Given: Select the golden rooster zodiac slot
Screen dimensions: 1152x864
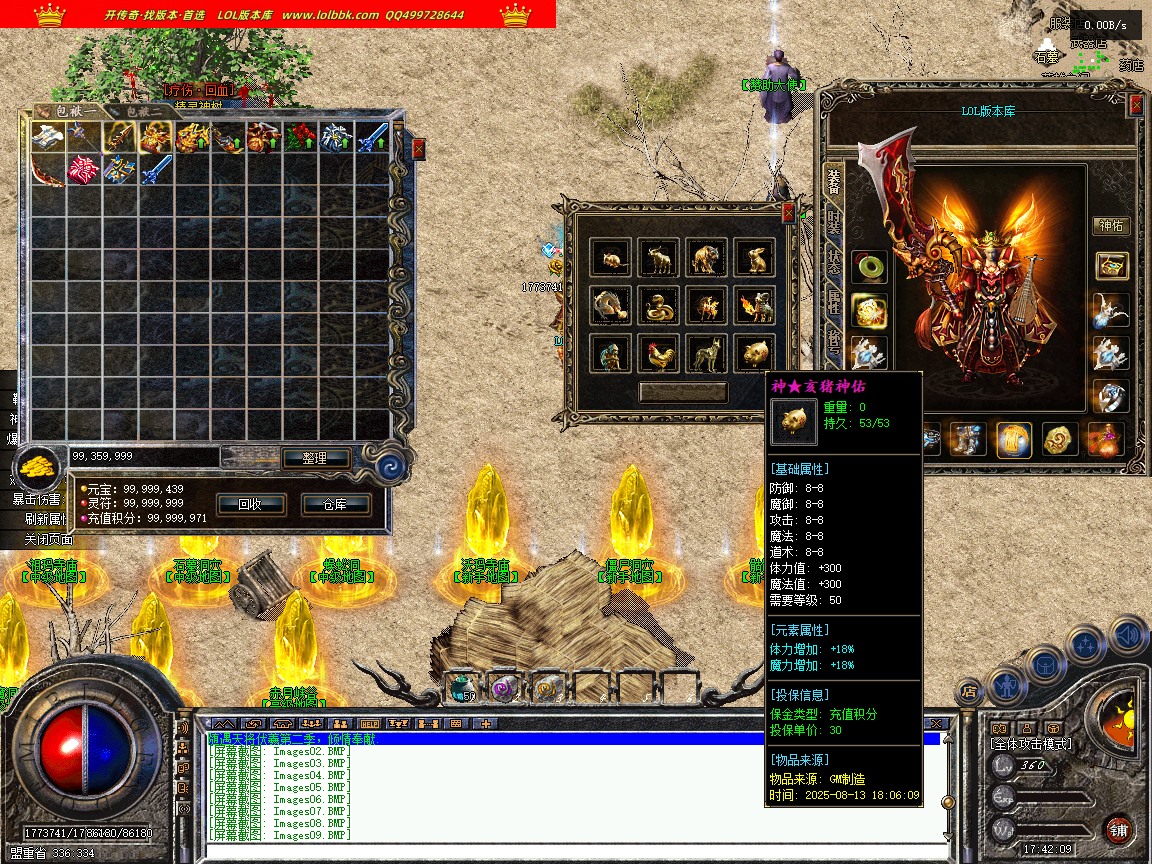Looking at the screenshot, I should point(658,352).
